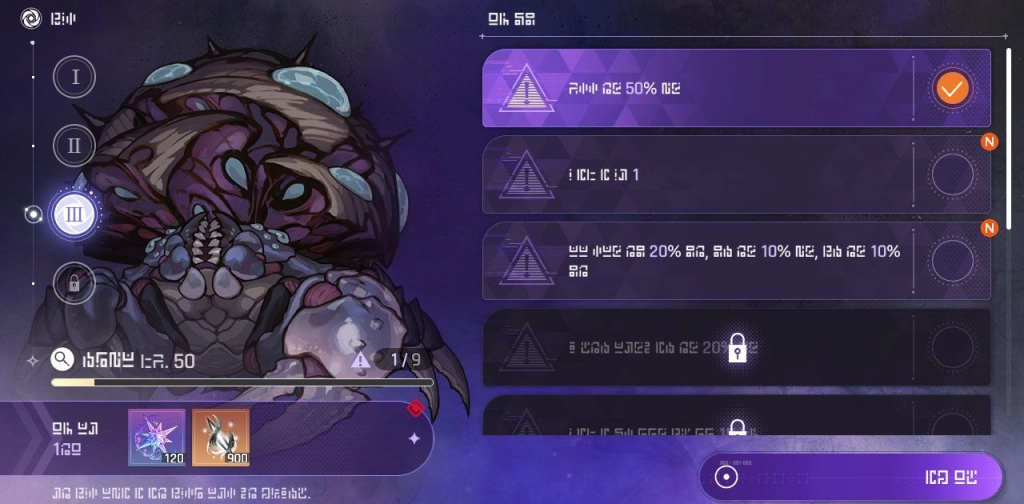Choose the highlighted stage III node
The image size is (1024, 504).
(x=74, y=214)
